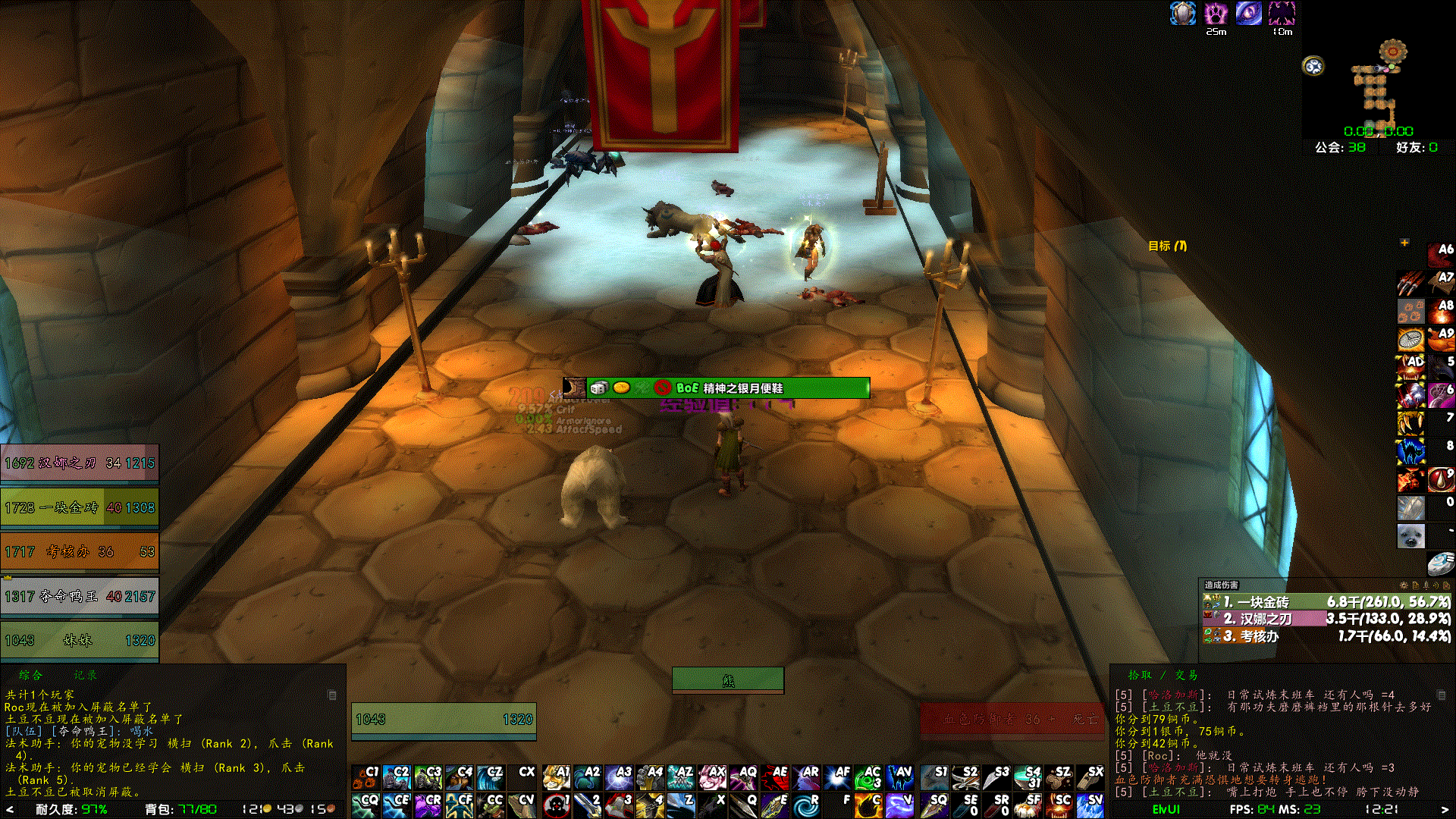Screen dimensions: 1456x819
Task: Click the player health bar showing 1043
Action: 444,717
